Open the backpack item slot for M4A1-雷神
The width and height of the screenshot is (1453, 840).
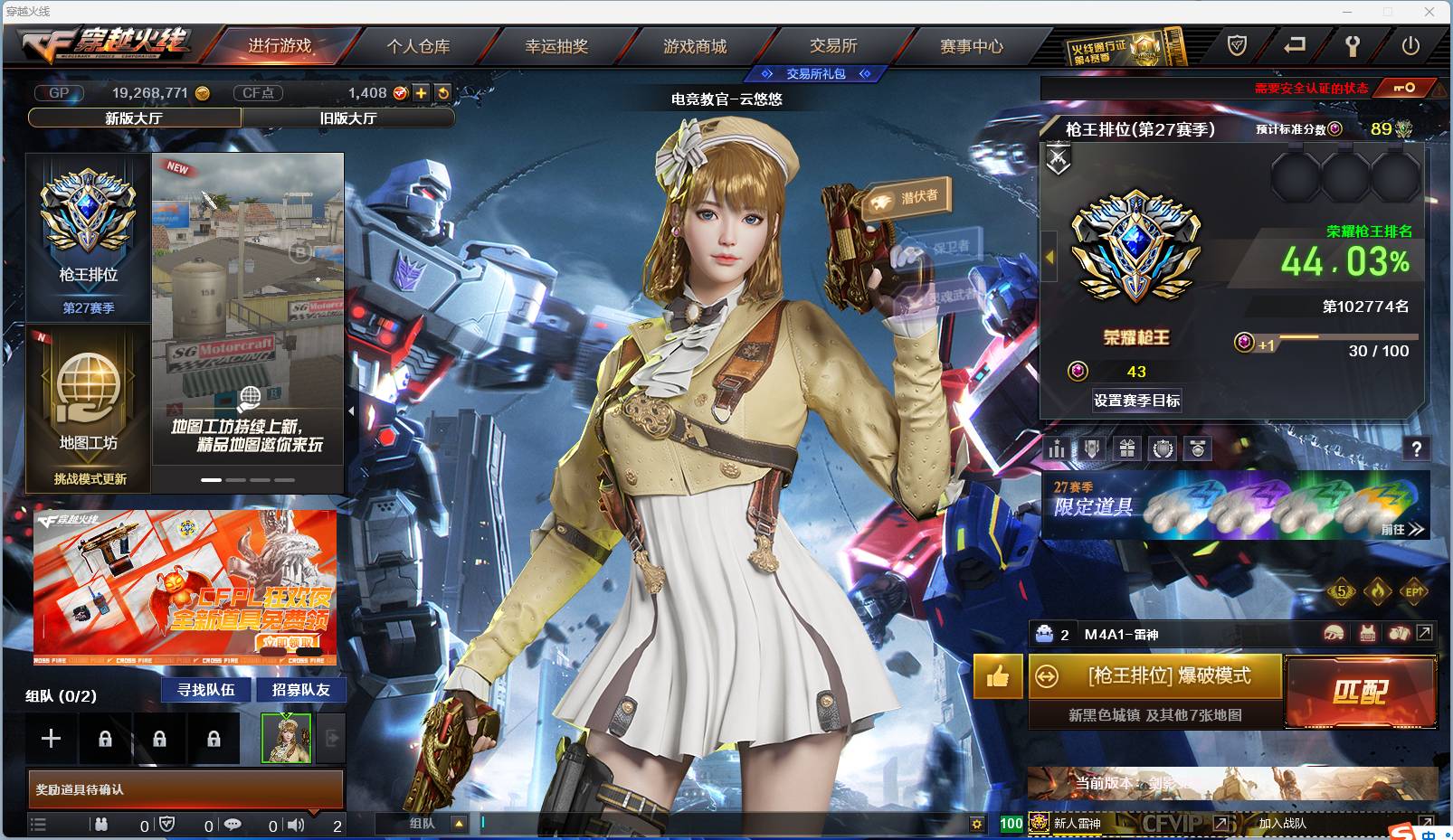tap(1044, 635)
